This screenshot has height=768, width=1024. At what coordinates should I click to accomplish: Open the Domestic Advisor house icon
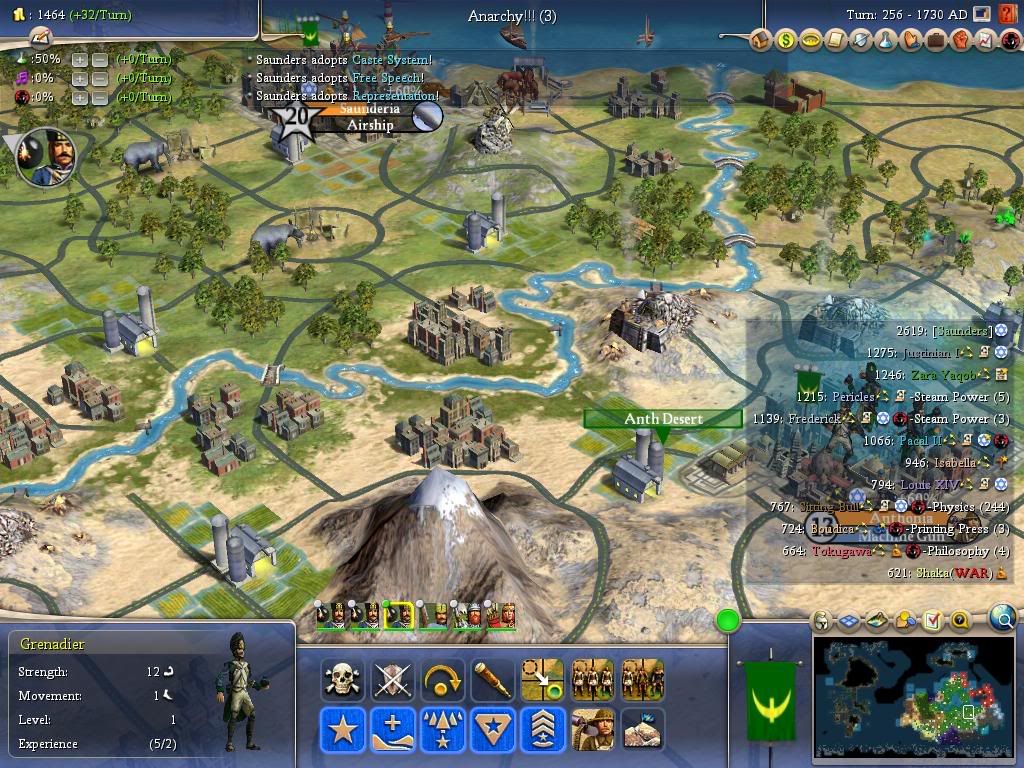point(761,42)
